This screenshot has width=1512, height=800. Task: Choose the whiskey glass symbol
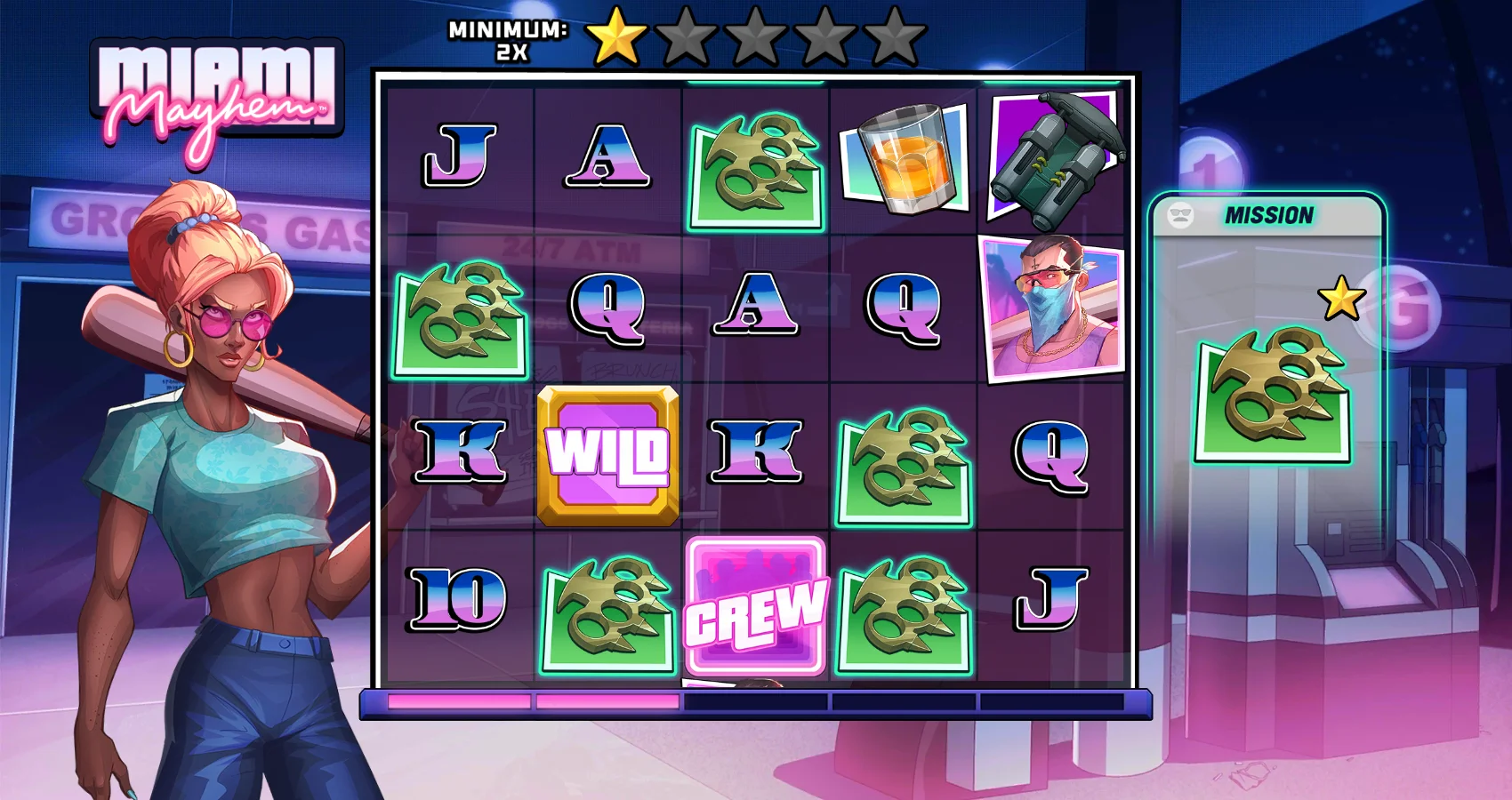click(905, 160)
